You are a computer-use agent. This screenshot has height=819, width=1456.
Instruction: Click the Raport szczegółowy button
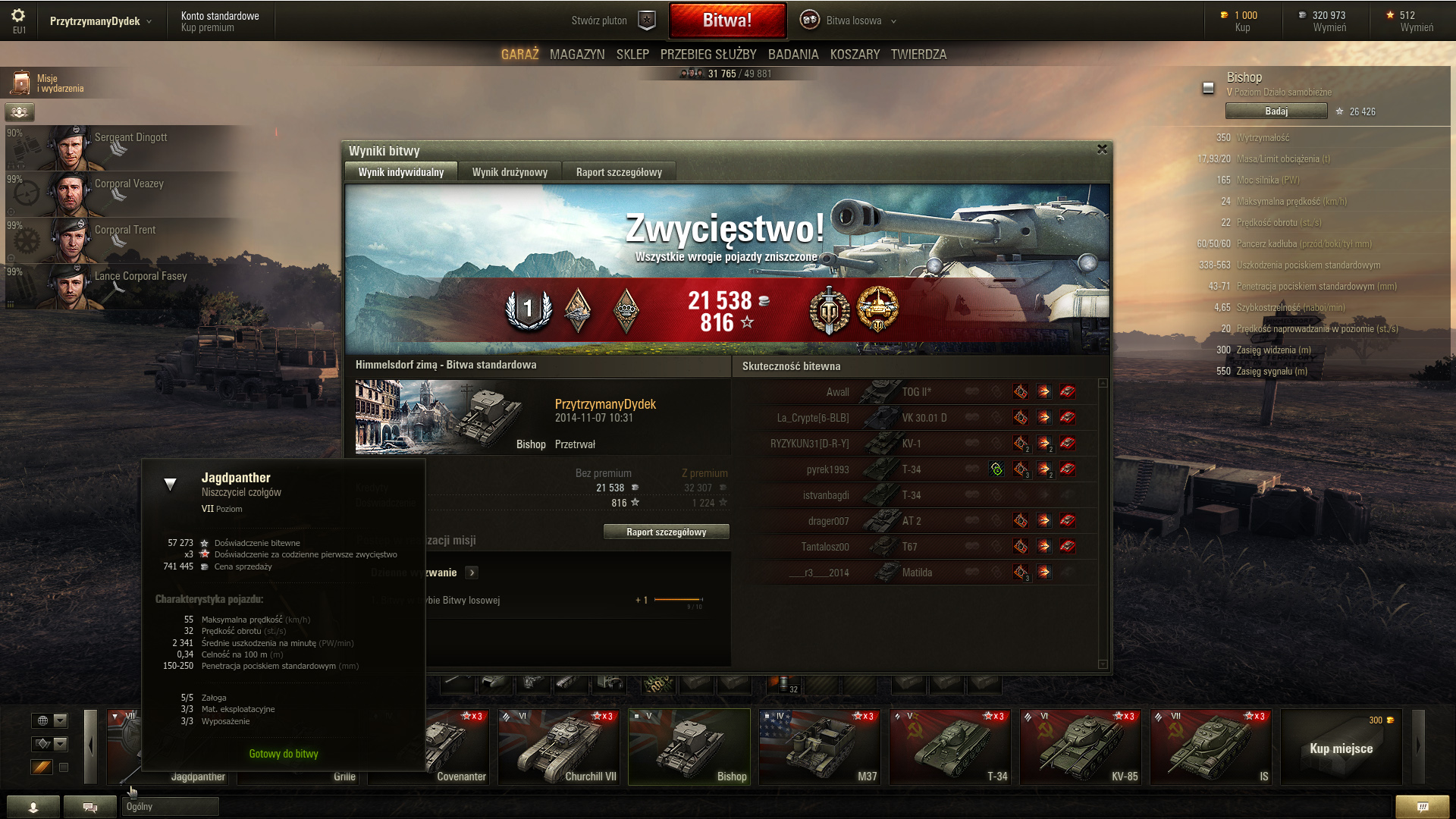click(x=666, y=532)
